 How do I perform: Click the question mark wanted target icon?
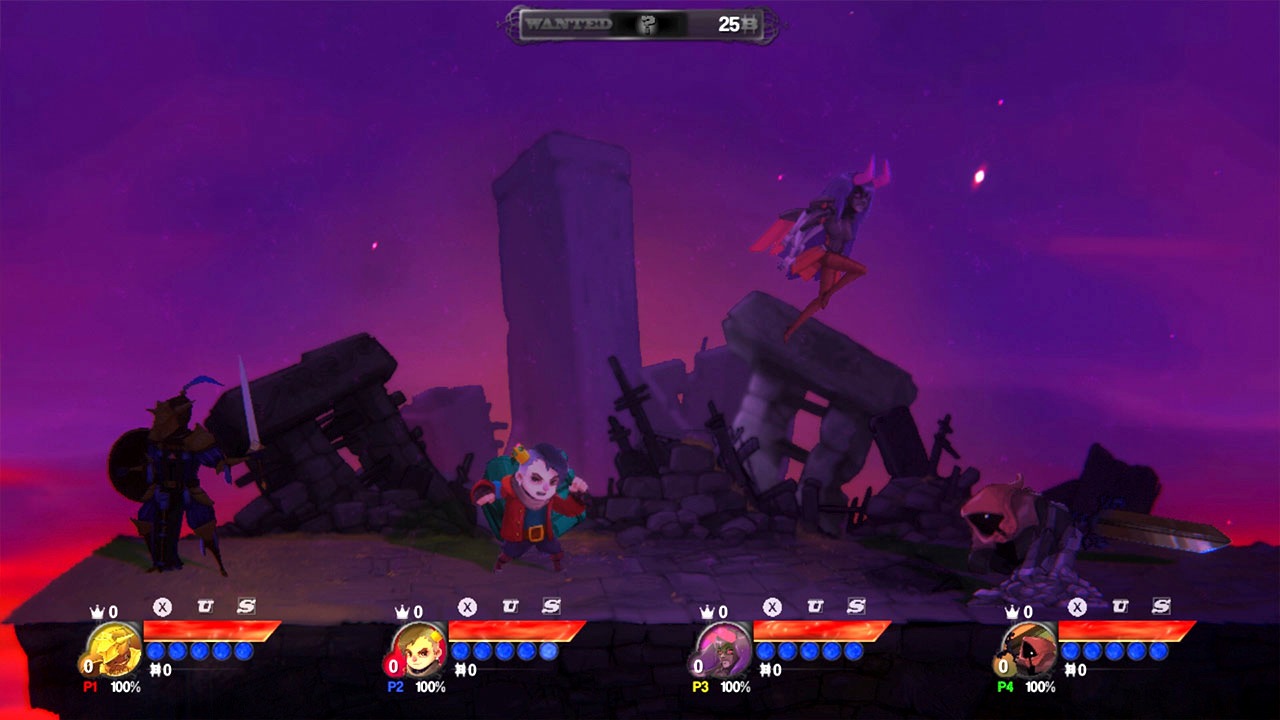[x=648, y=25]
